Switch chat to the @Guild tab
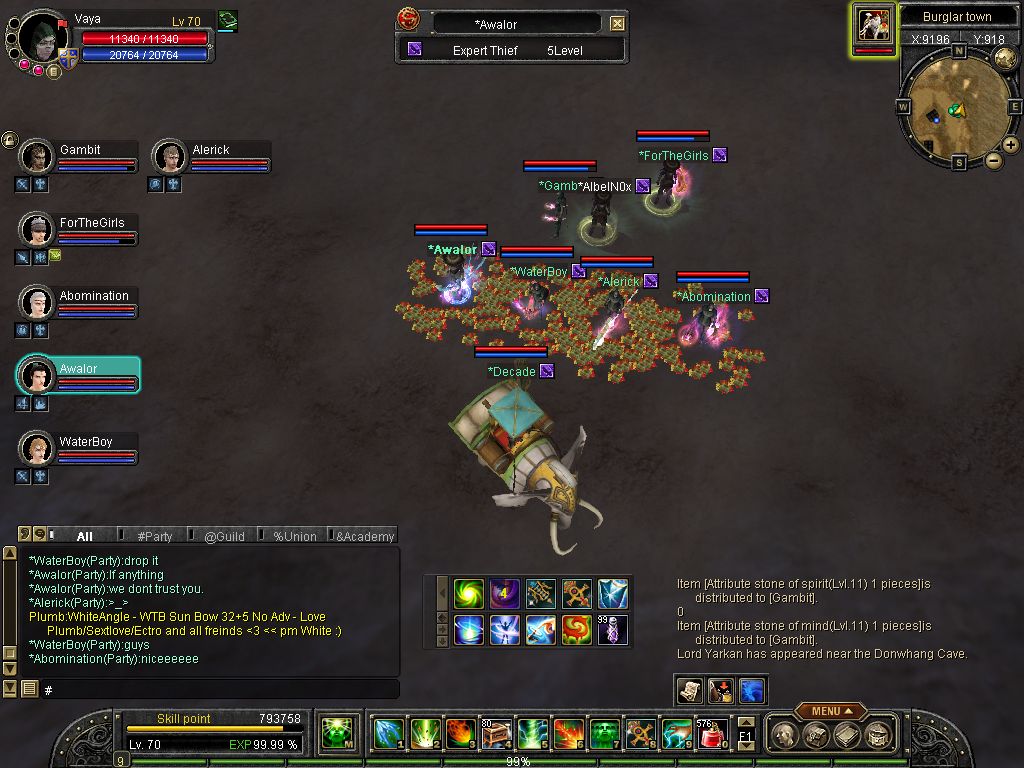The image size is (1024, 768). click(x=224, y=536)
